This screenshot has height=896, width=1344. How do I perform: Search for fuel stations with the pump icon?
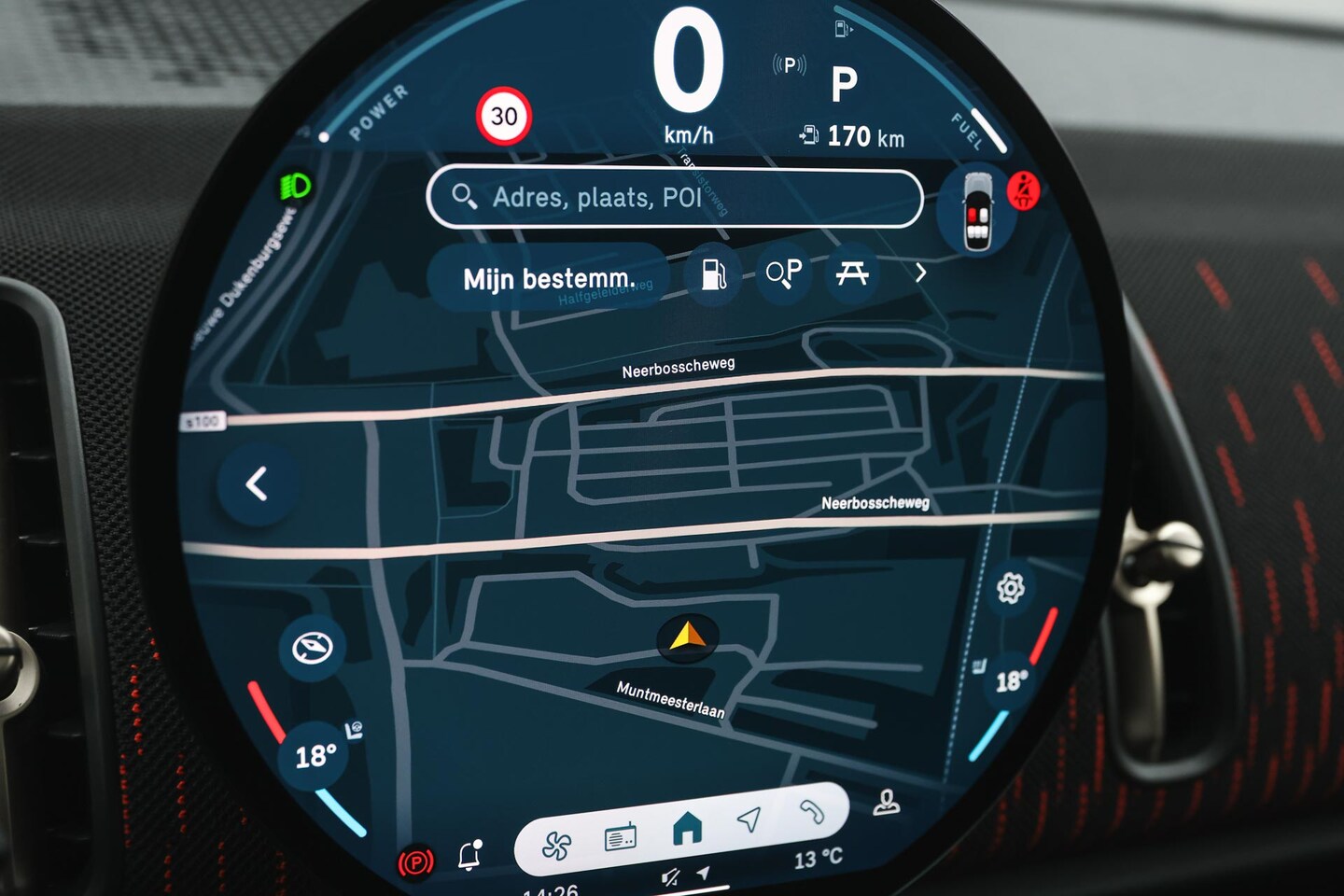pyautogui.click(x=714, y=273)
